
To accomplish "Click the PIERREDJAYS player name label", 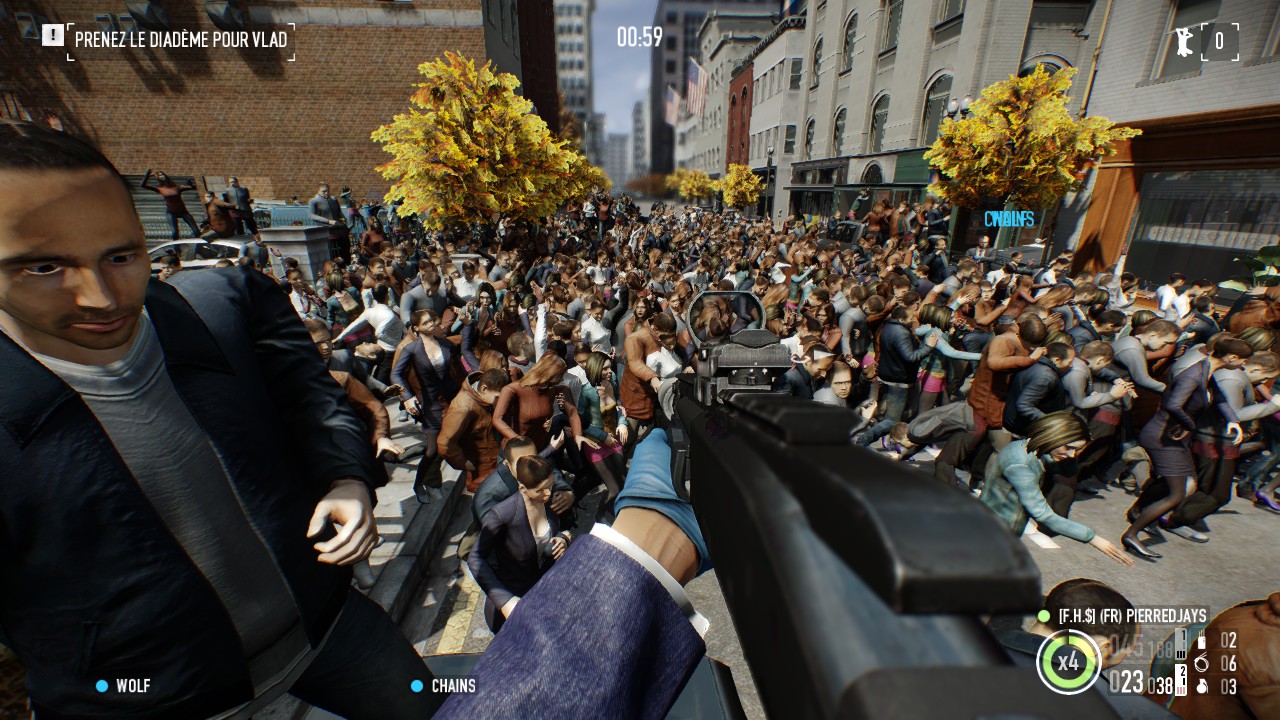I will [1132, 617].
